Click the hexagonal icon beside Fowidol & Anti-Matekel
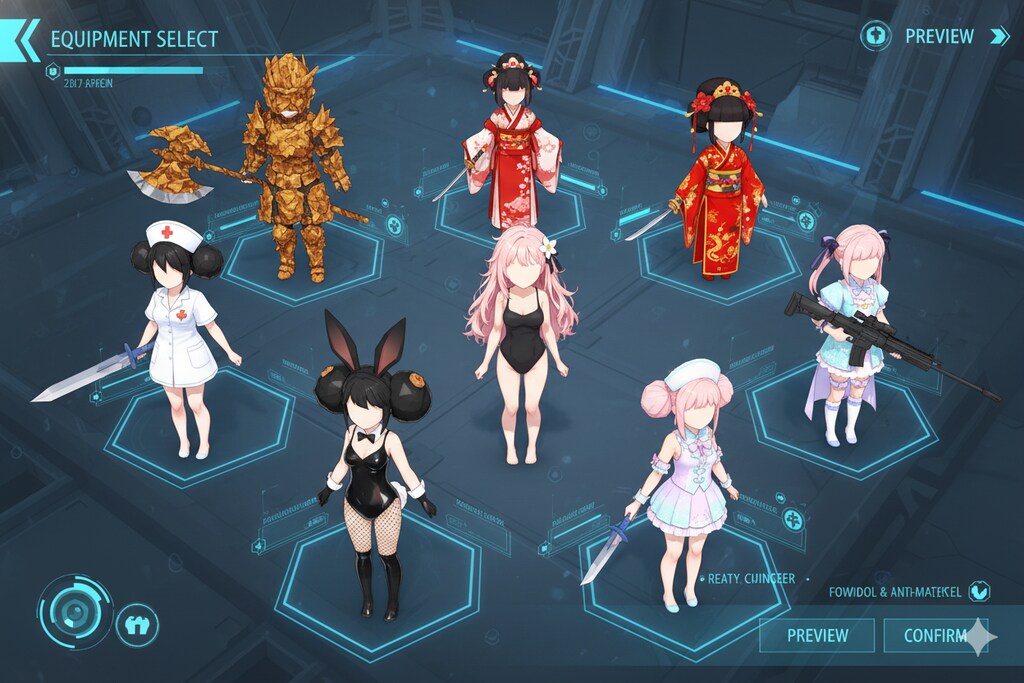The image size is (1024, 683). [x=979, y=591]
